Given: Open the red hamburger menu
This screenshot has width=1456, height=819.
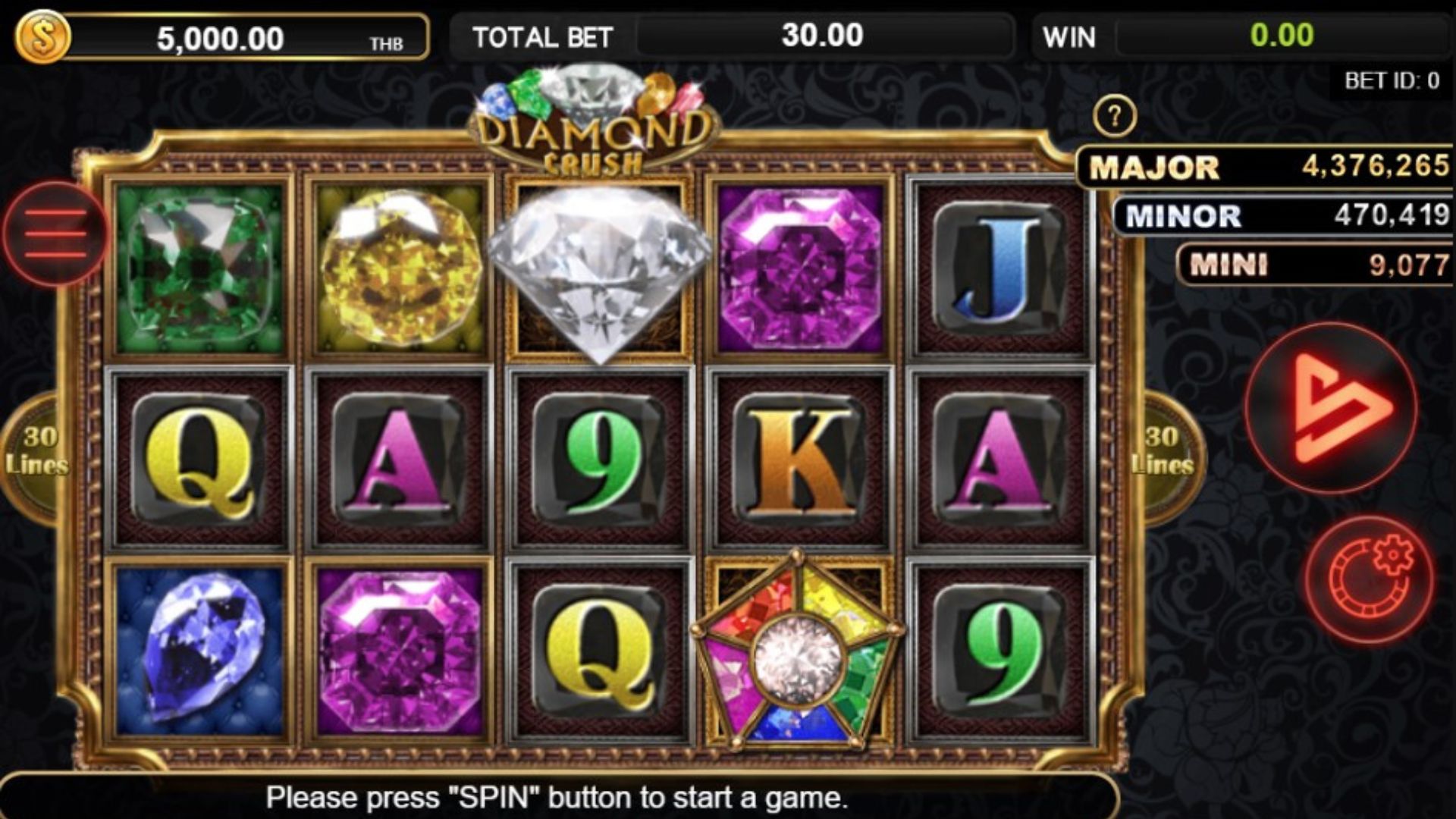Looking at the screenshot, I should (x=55, y=234).
